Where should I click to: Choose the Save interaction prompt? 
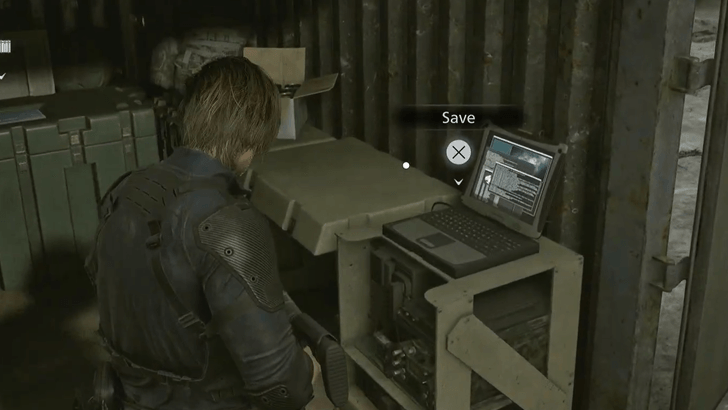point(459,152)
